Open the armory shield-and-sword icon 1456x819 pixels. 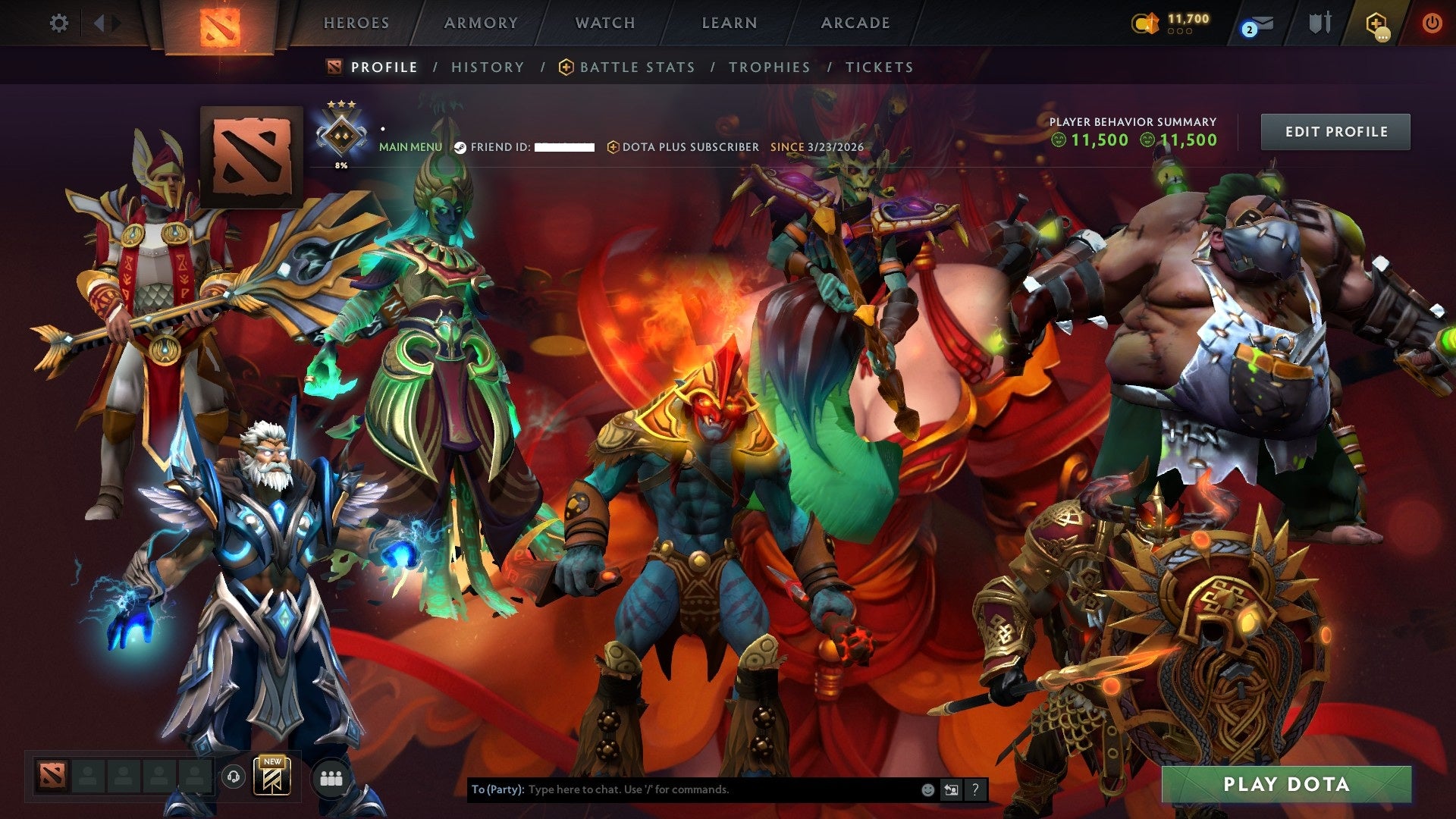point(1319,23)
